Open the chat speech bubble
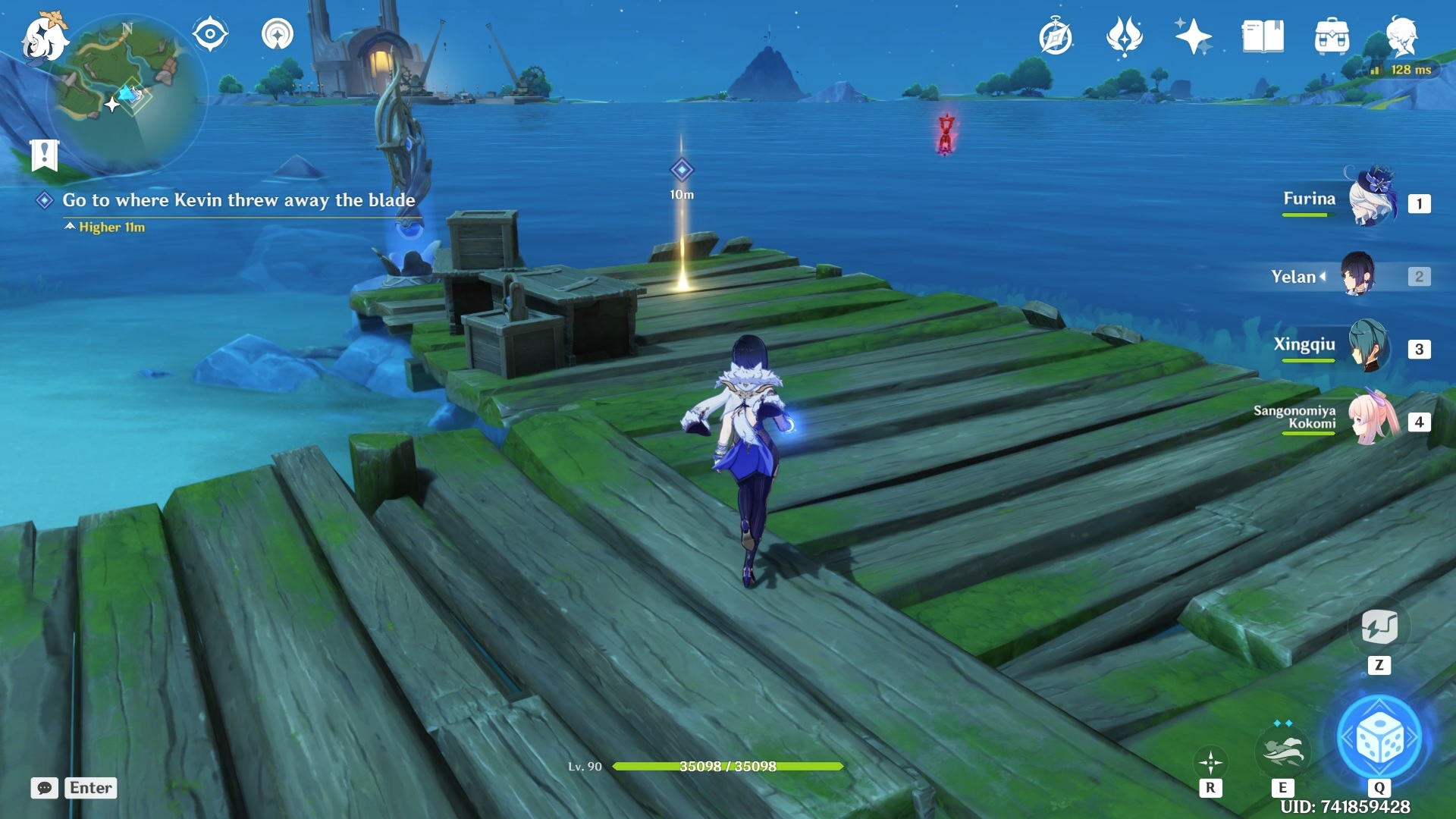This screenshot has width=1456, height=819. [45, 788]
